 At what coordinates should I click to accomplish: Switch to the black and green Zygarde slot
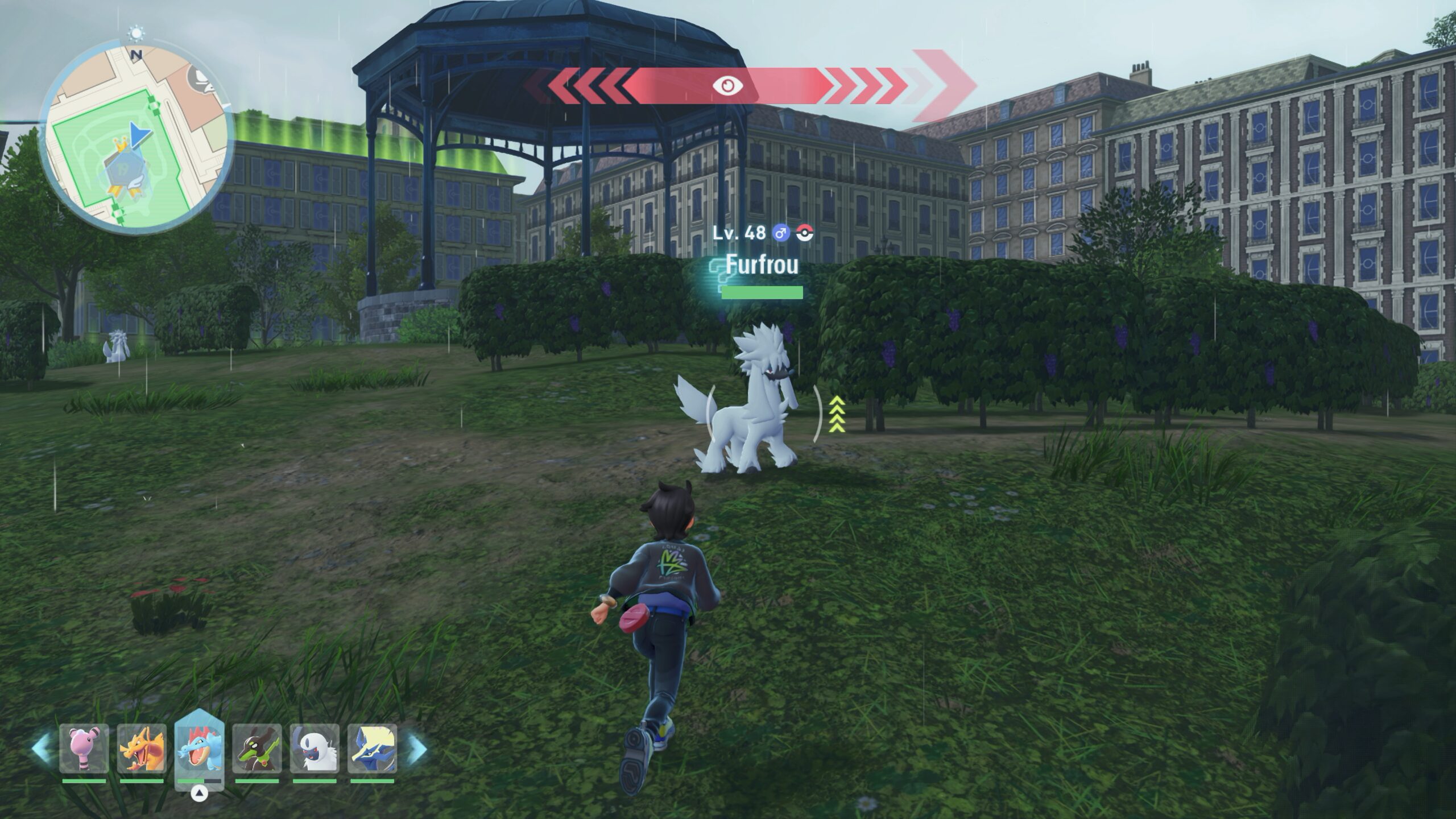click(x=257, y=748)
